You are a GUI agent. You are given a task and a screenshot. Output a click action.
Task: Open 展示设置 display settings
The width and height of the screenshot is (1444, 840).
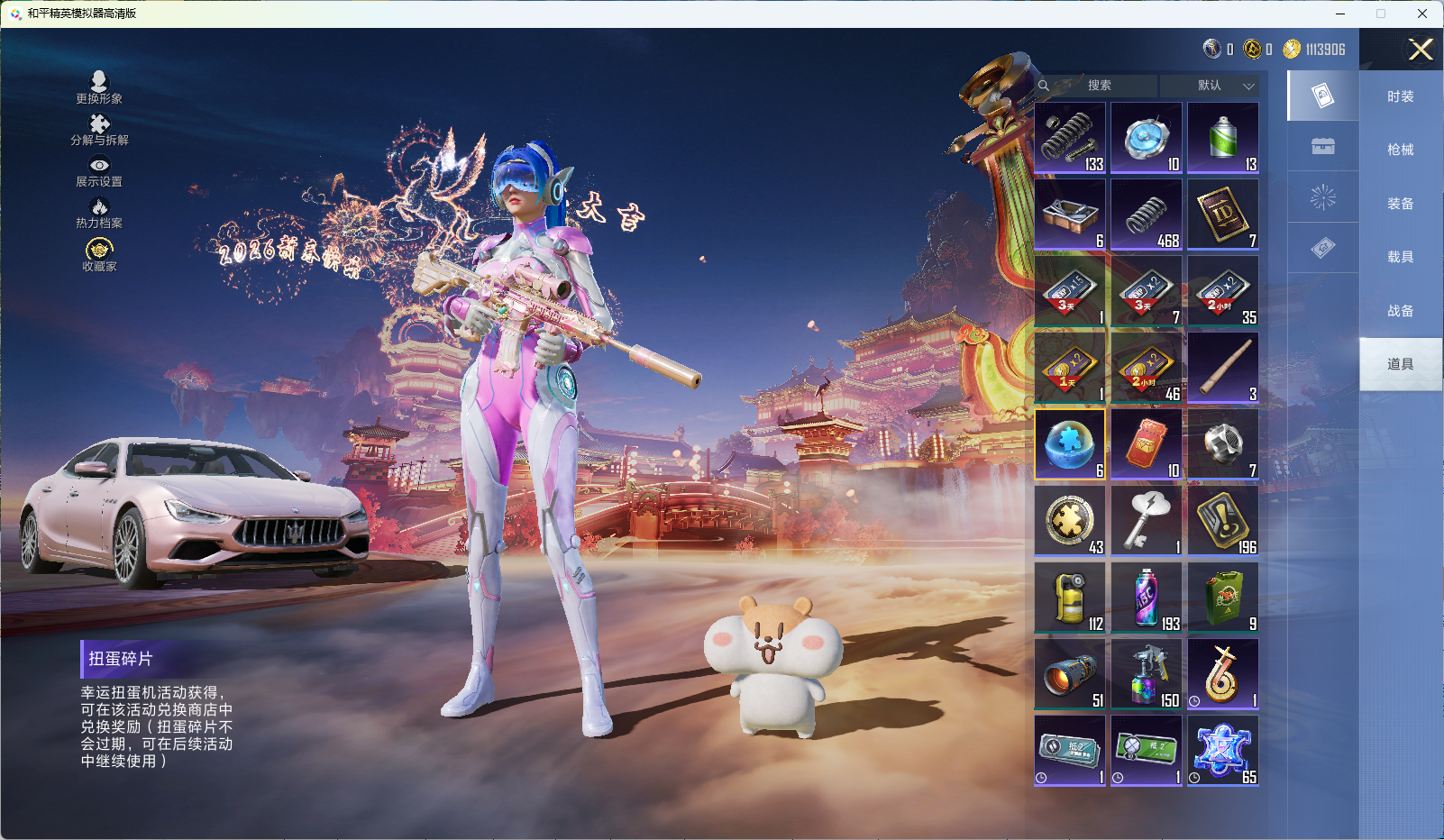coord(99,171)
